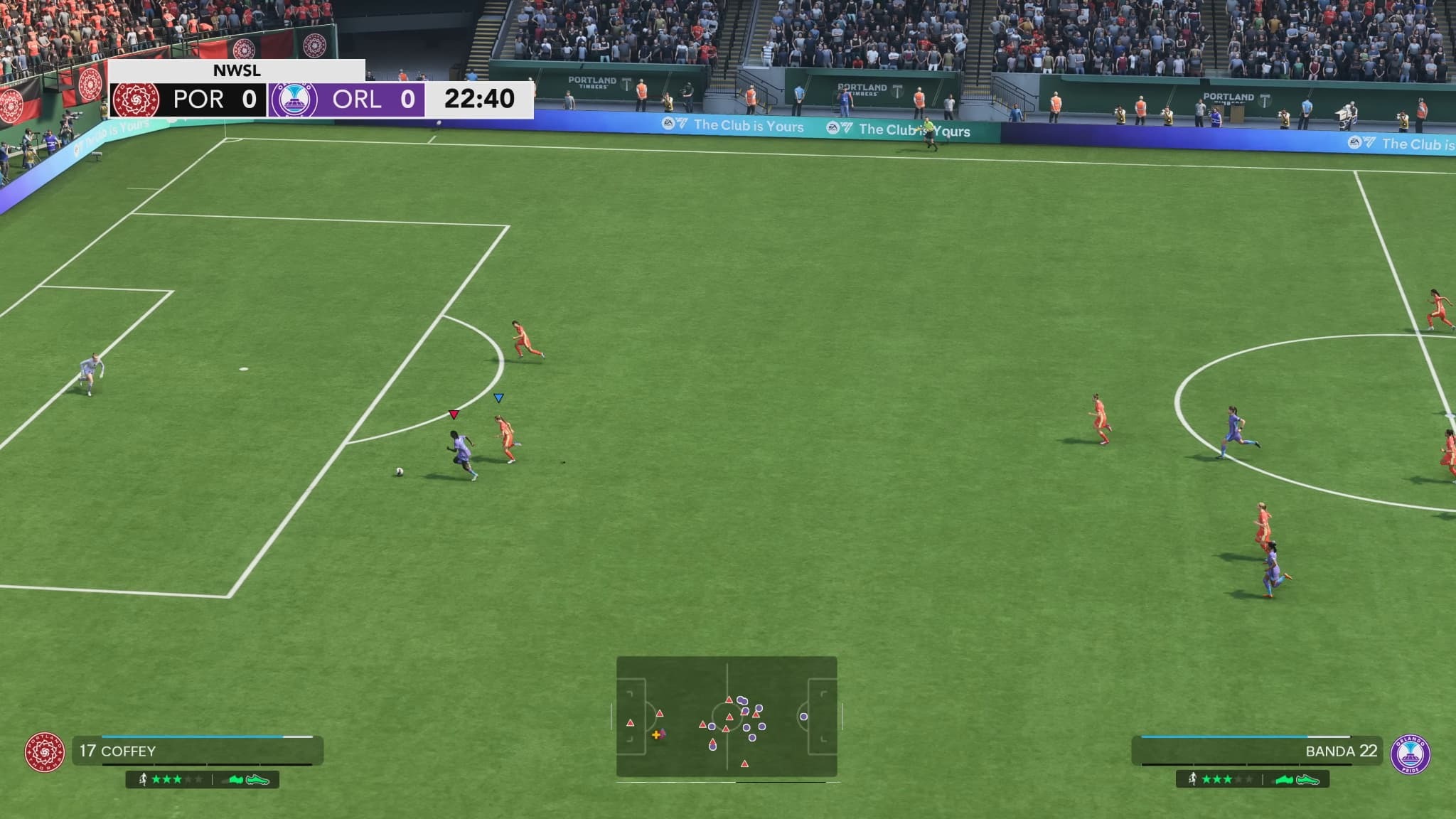Click the three-star rating under Coffey
1456x819 pixels.
(x=168, y=779)
